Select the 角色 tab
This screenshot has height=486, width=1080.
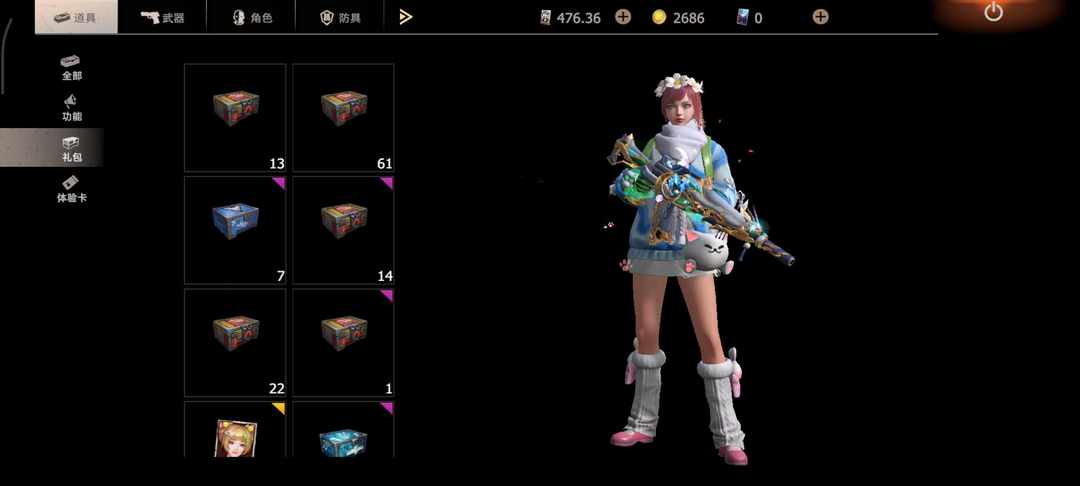[x=251, y=17]
